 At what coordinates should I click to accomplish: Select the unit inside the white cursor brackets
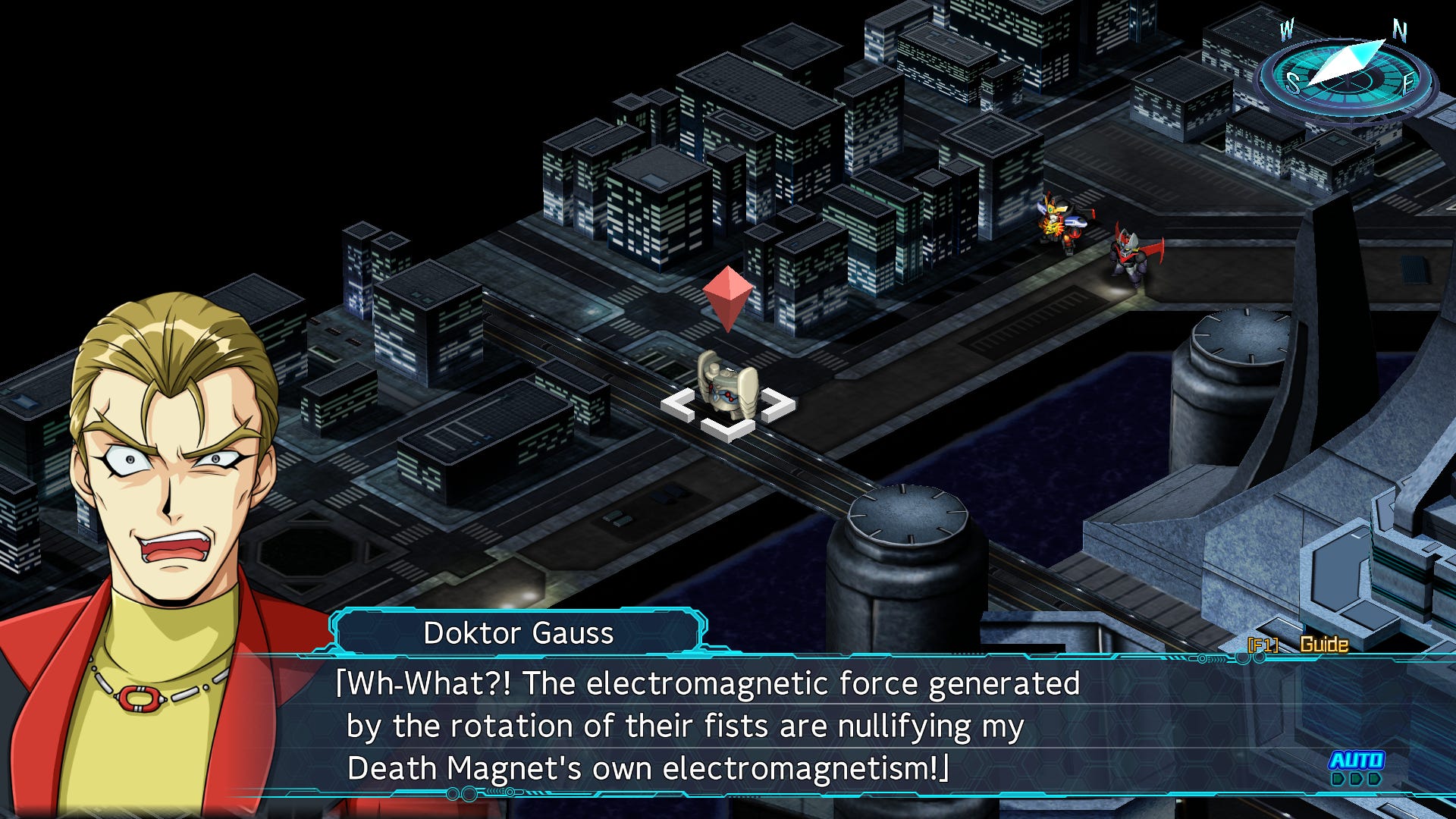(x=727, y=388)
